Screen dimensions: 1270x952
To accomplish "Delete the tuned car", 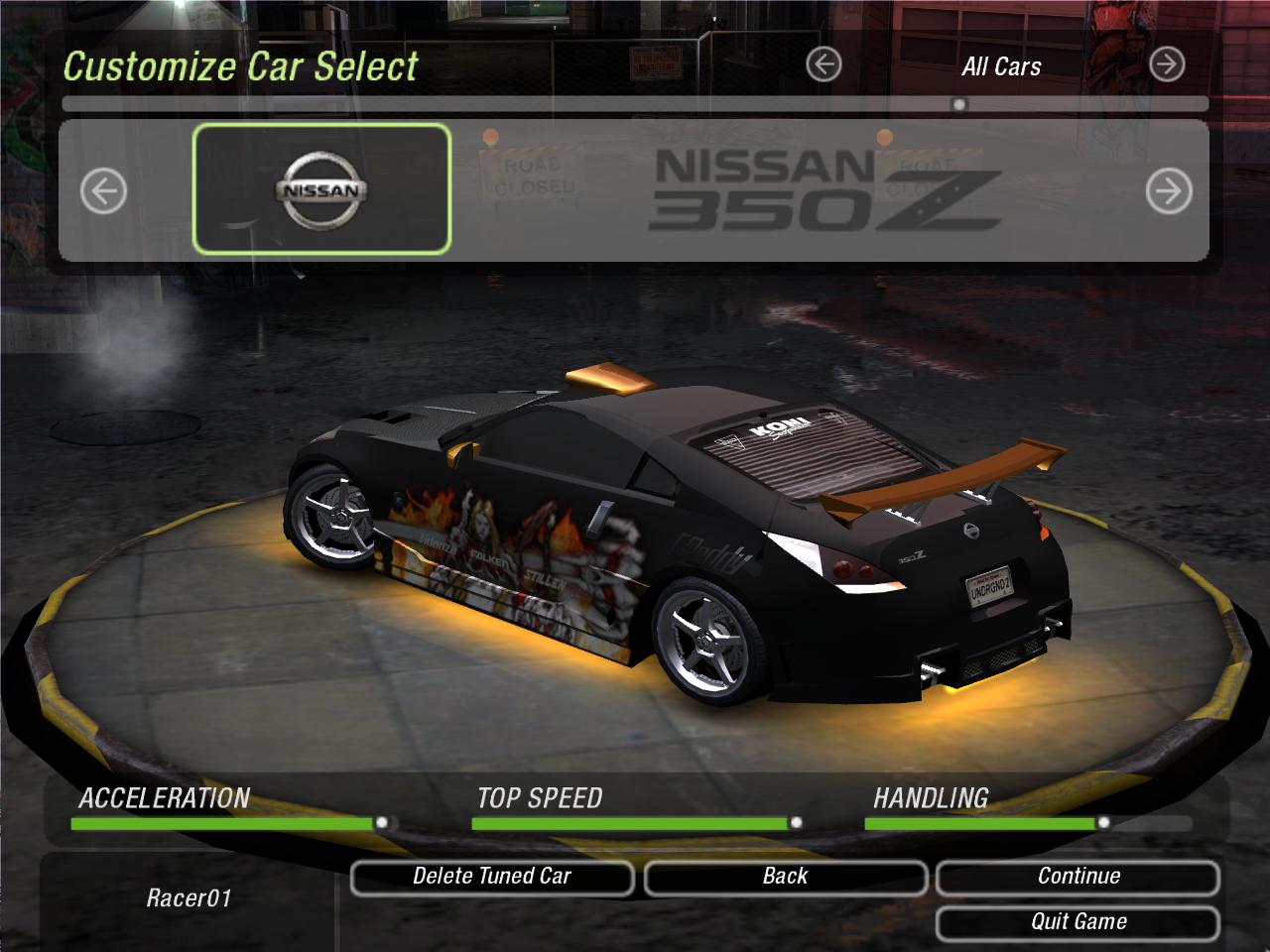I will [x=492, y=877].
